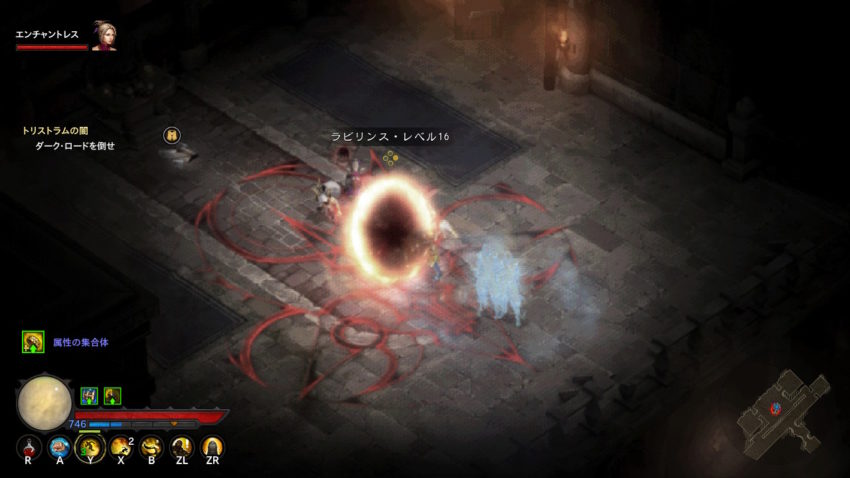Use the red health potion
The height and width of the screenshot is (478, 850).
pyautogui.click(x=30, y=447)
